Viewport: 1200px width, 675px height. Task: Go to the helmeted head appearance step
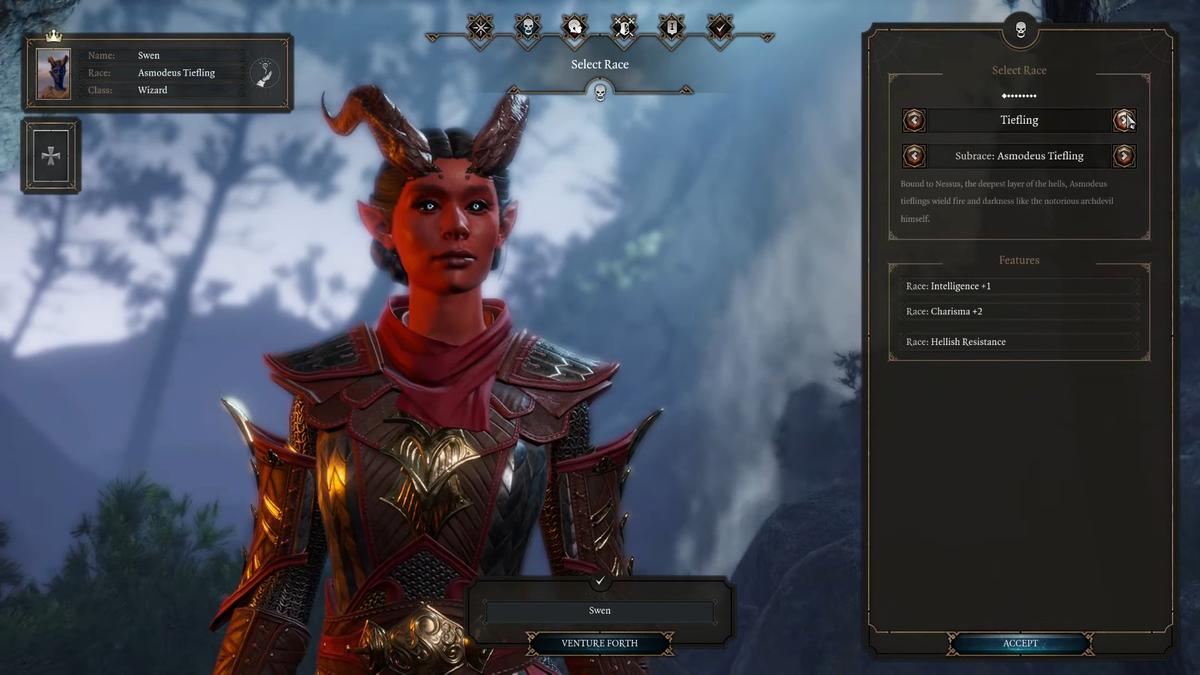tap(574, 28)
